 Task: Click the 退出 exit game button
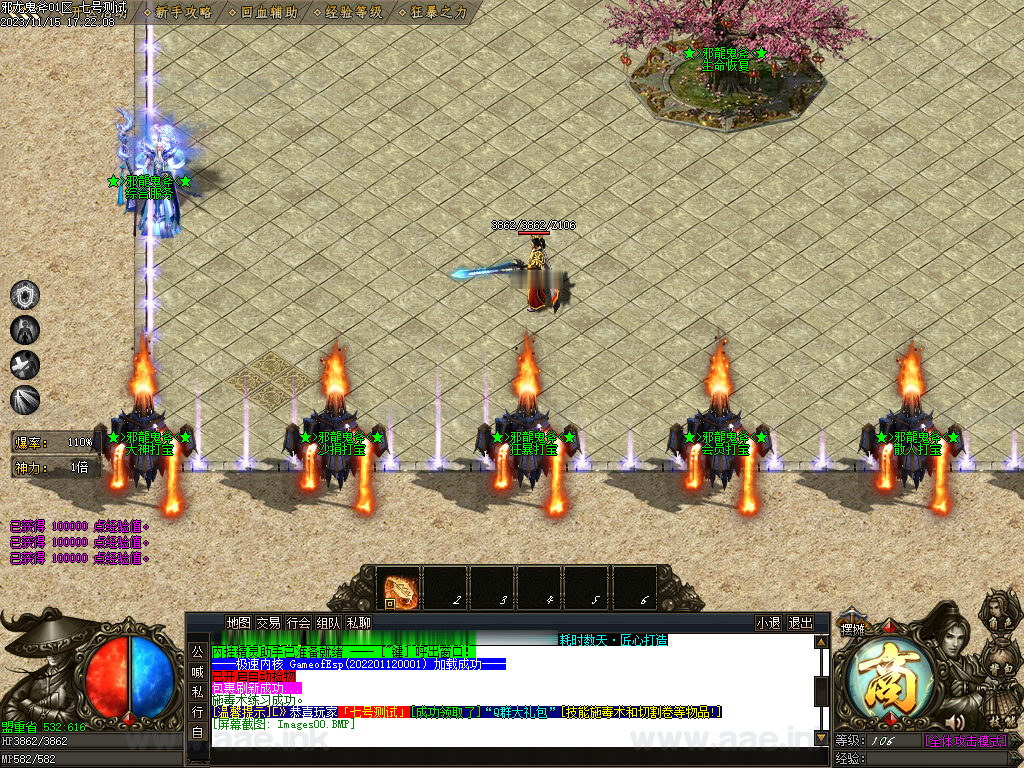click(800, 622)
